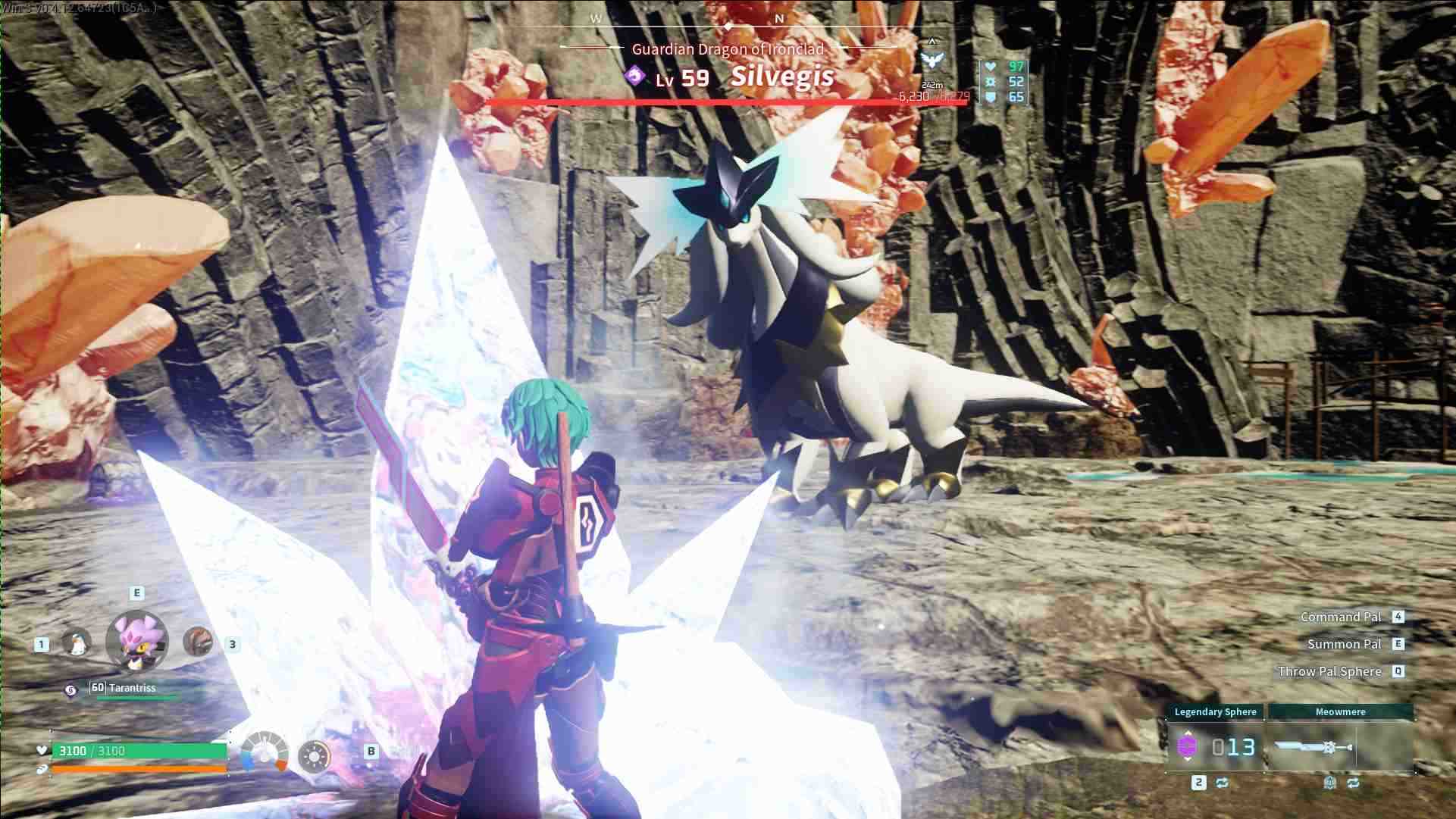Viewport: 1456px width, 819px height.
Task: Click the sun time-of-day indicator
Action: [314, 755]
